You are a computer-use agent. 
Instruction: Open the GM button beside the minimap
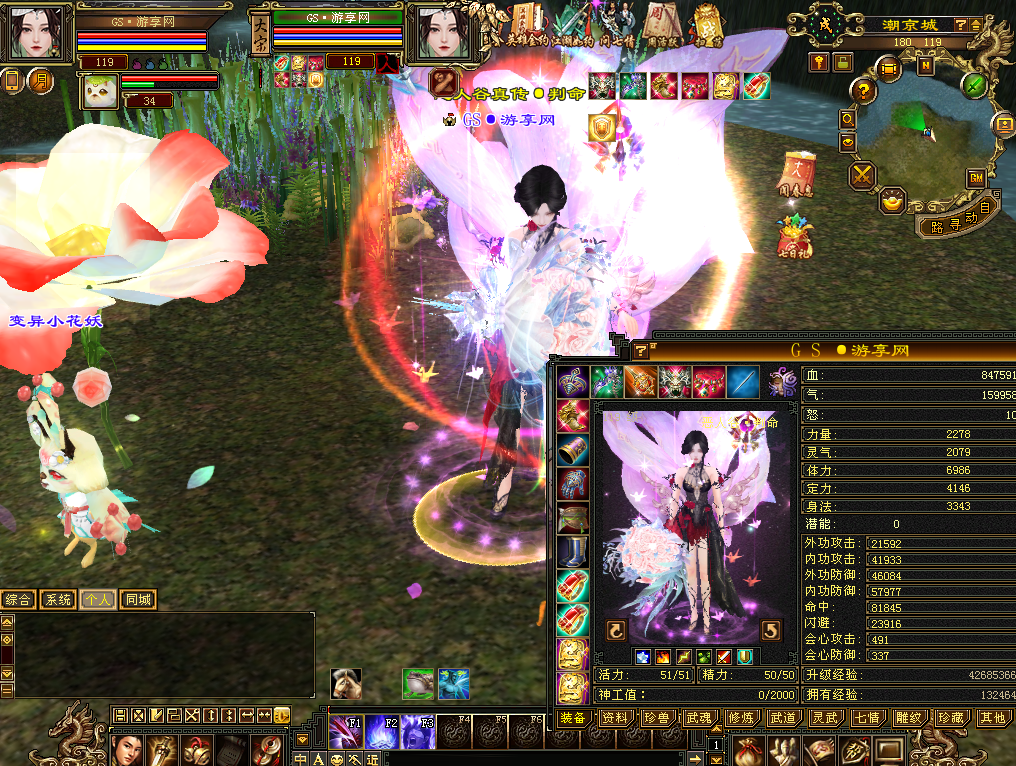coord(975,177)
